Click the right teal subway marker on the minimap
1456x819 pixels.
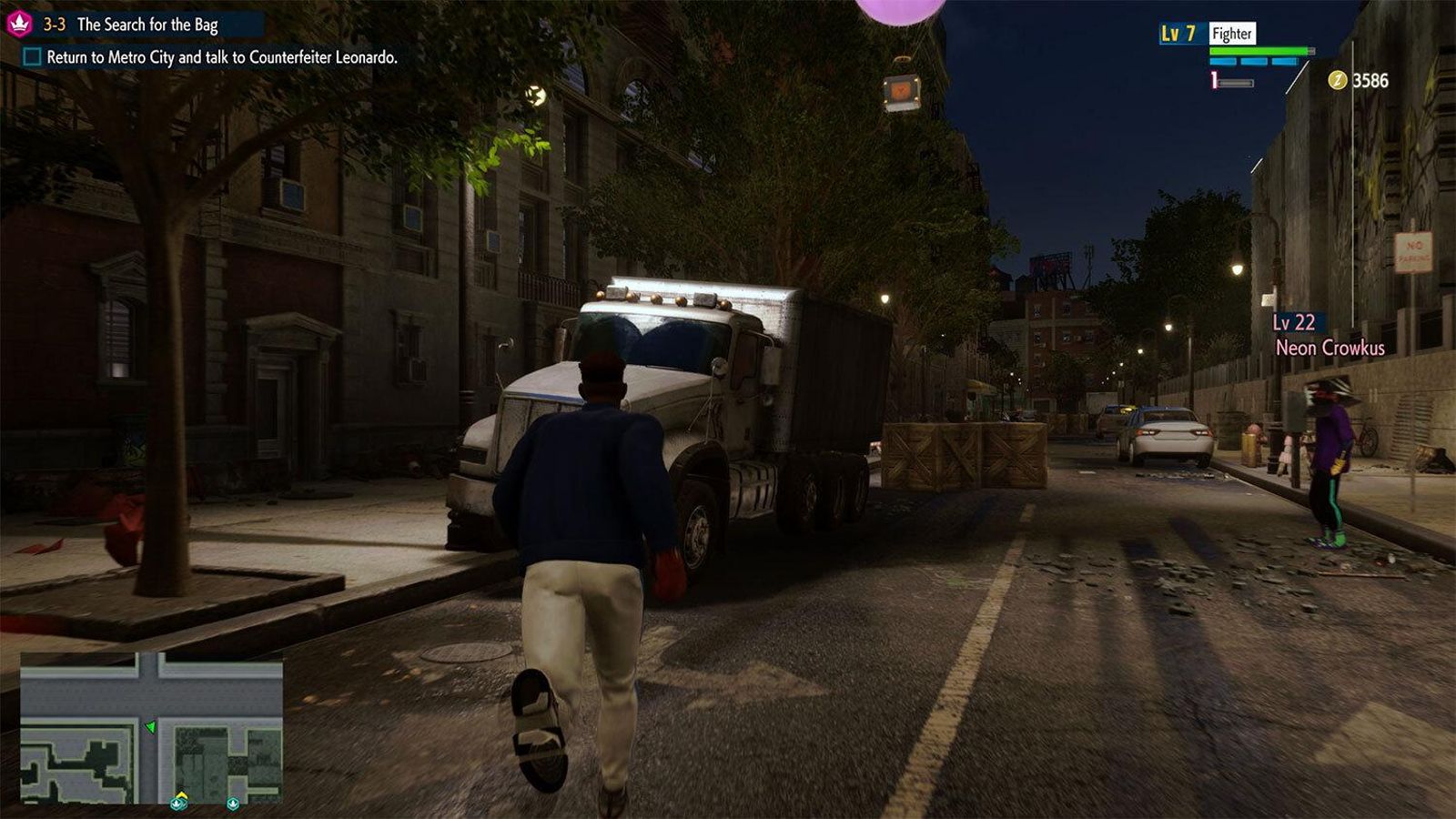tap(232, 804)
